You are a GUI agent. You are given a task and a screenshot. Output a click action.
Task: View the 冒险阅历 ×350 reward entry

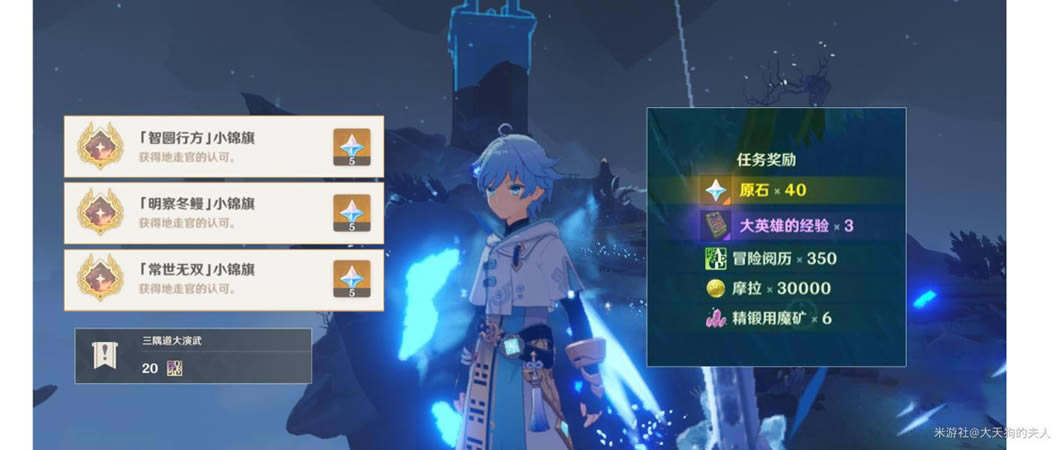coord(775,258)
